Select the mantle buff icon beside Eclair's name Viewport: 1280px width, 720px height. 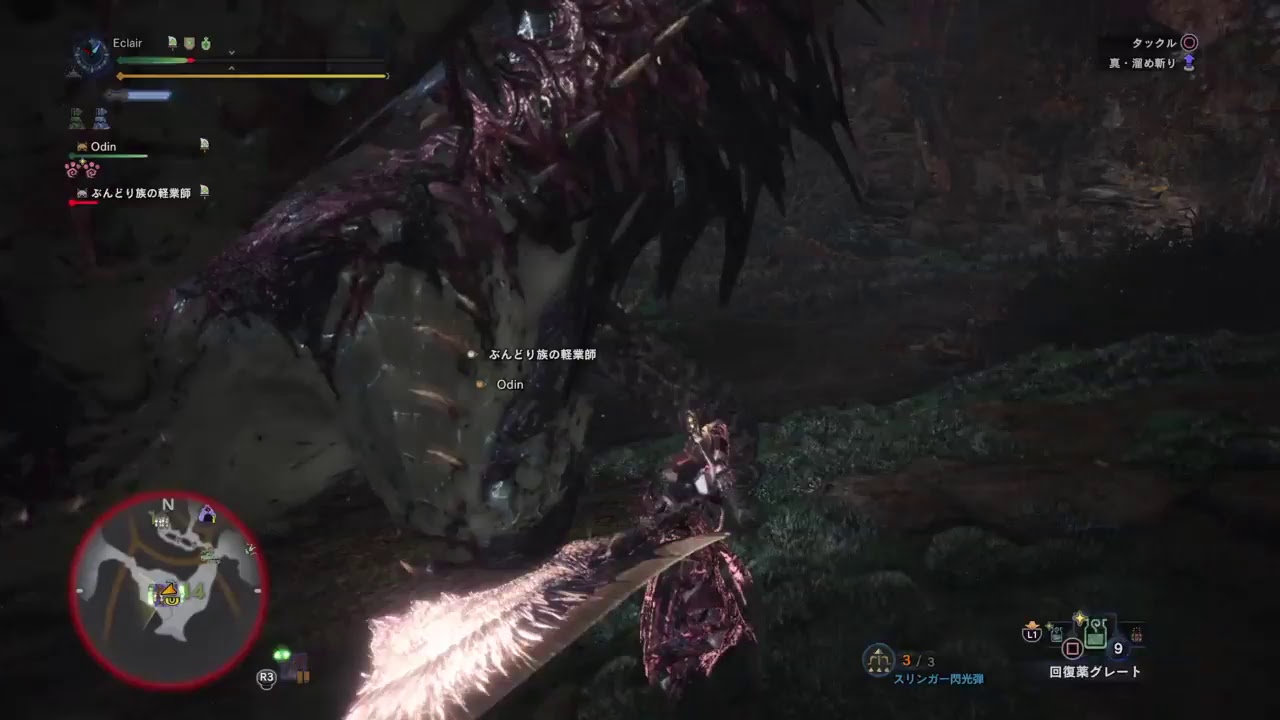(172, 42)
